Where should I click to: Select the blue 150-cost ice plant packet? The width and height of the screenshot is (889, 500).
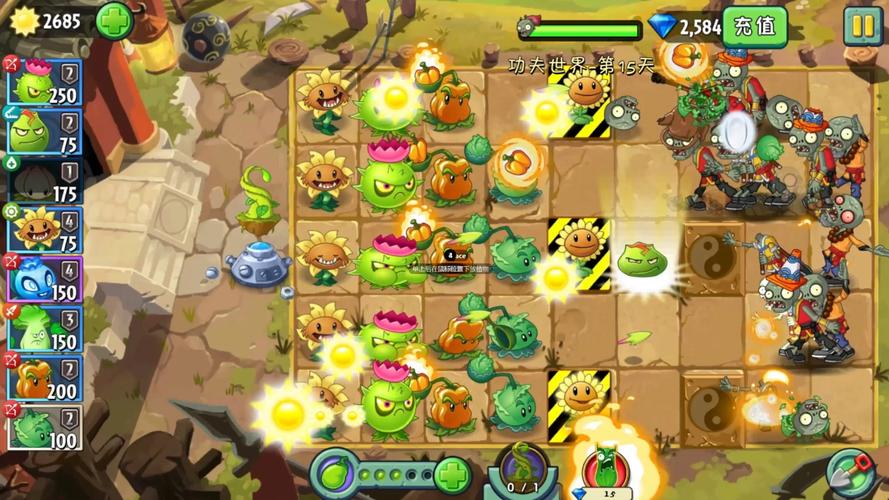coord(44,278)
